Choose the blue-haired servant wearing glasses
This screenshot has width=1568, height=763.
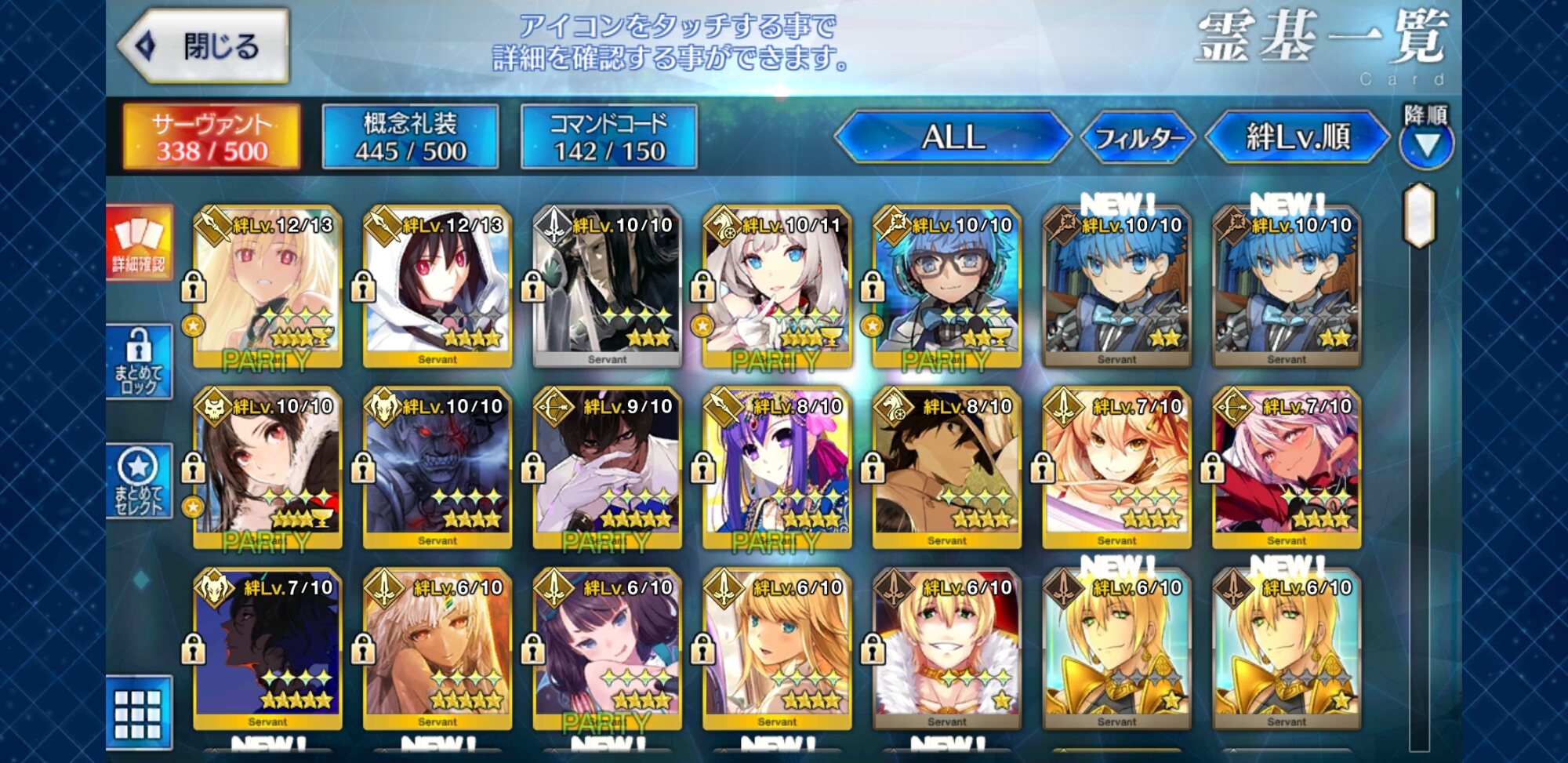pyautogui.click(x=947, y=288)
